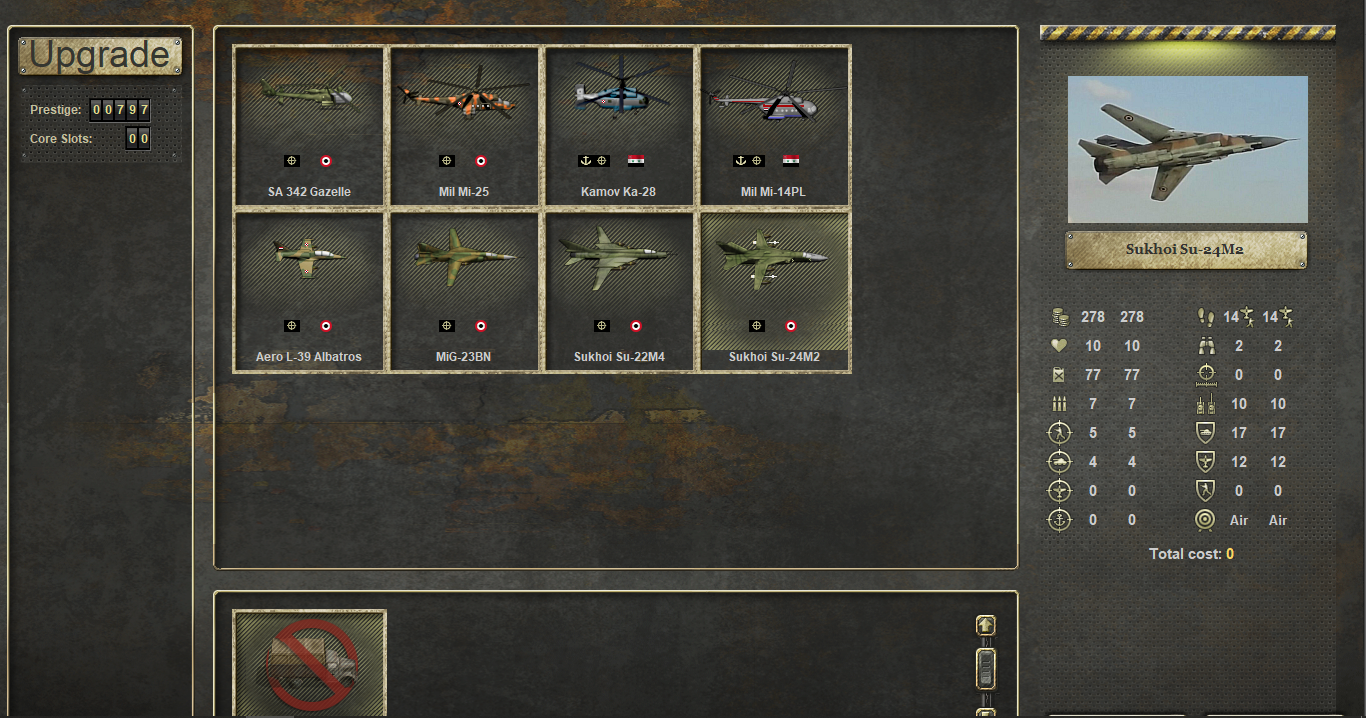Image resolution: width=1366 pixels, height=718 pixels.
Task: Pick the Sukhoi Su-22M4 unit
Action: pyautogui.click(x=619, y=291)
